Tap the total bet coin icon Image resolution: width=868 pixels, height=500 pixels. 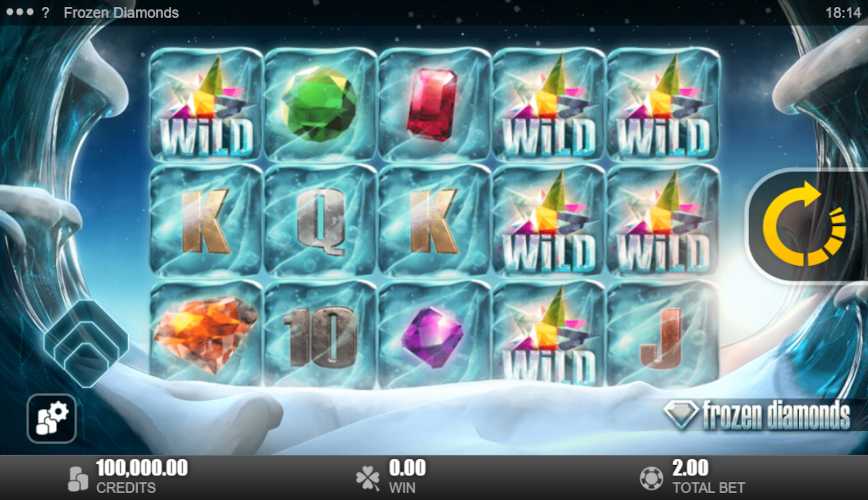(x=650, y=476)
